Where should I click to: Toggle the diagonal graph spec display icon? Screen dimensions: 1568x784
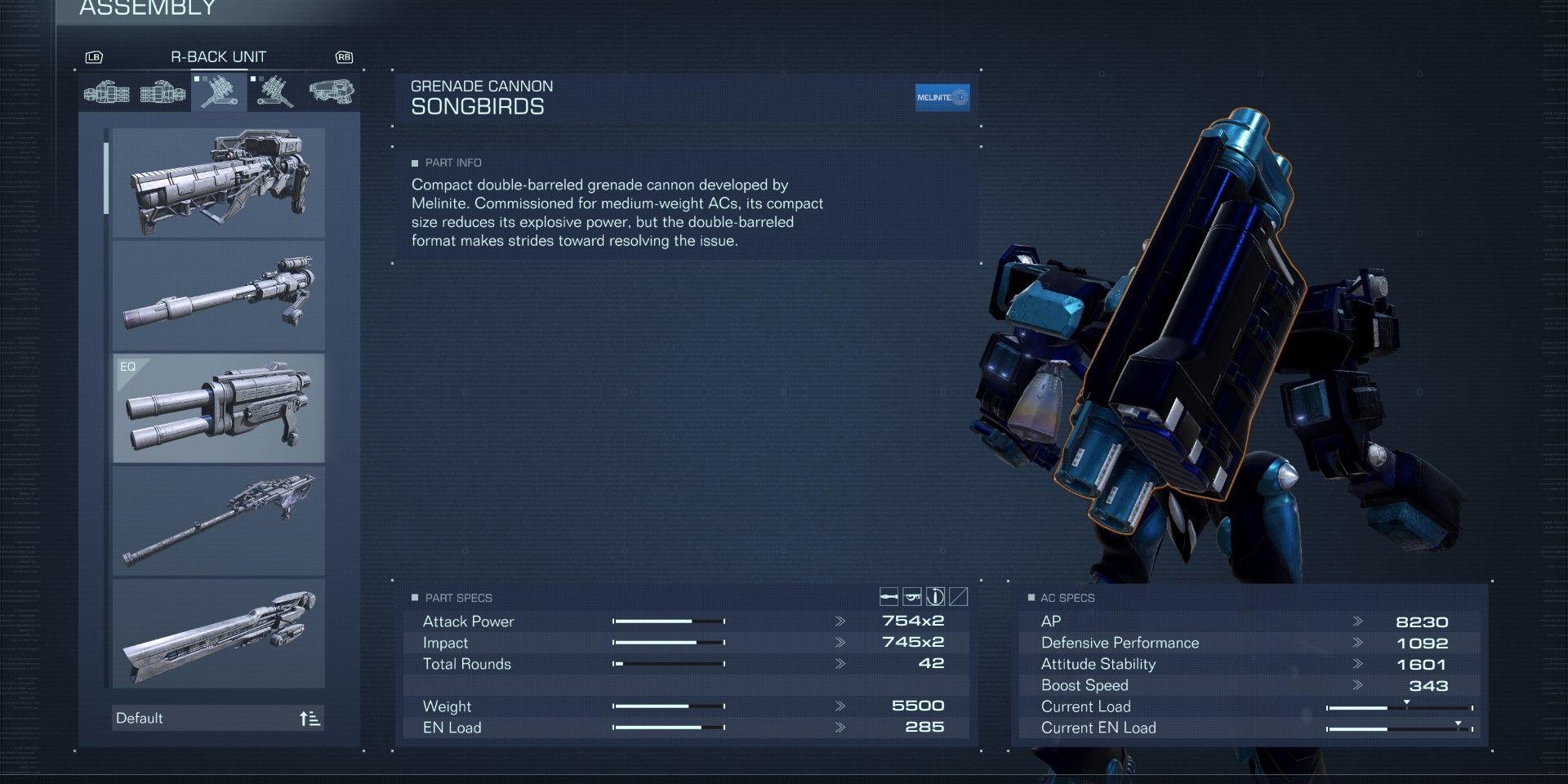tap(958, 598)
